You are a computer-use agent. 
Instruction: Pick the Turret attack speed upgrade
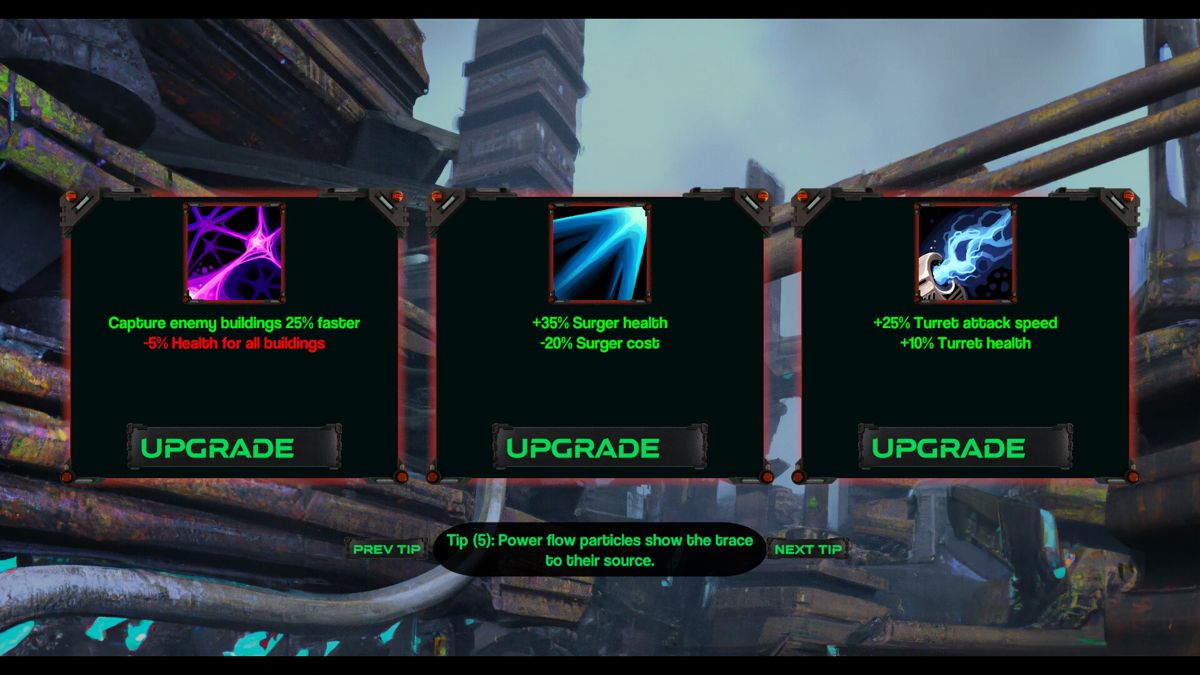965,447
